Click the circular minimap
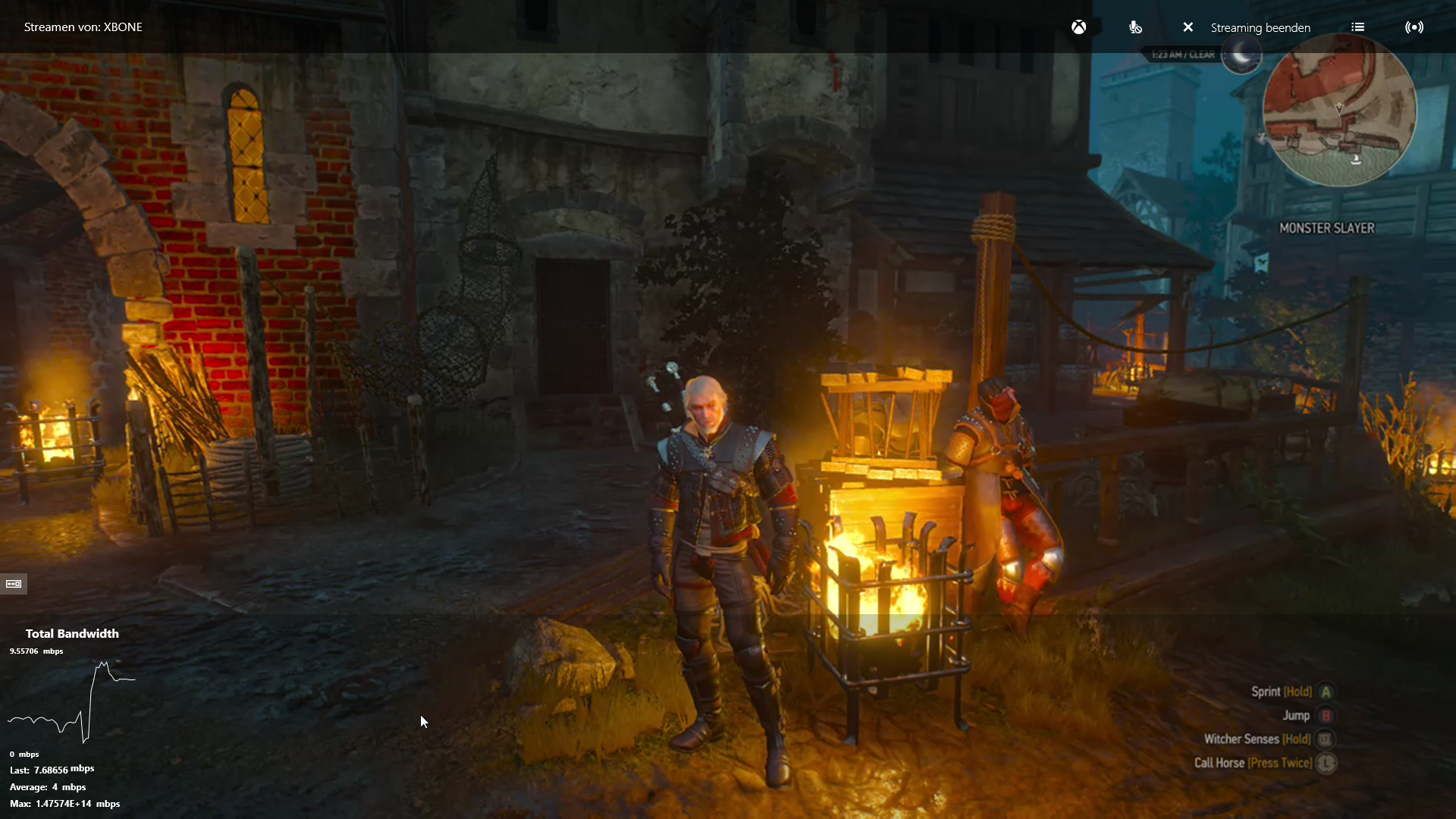This screenshot has width=1456, height=819. pos(1339,111)
